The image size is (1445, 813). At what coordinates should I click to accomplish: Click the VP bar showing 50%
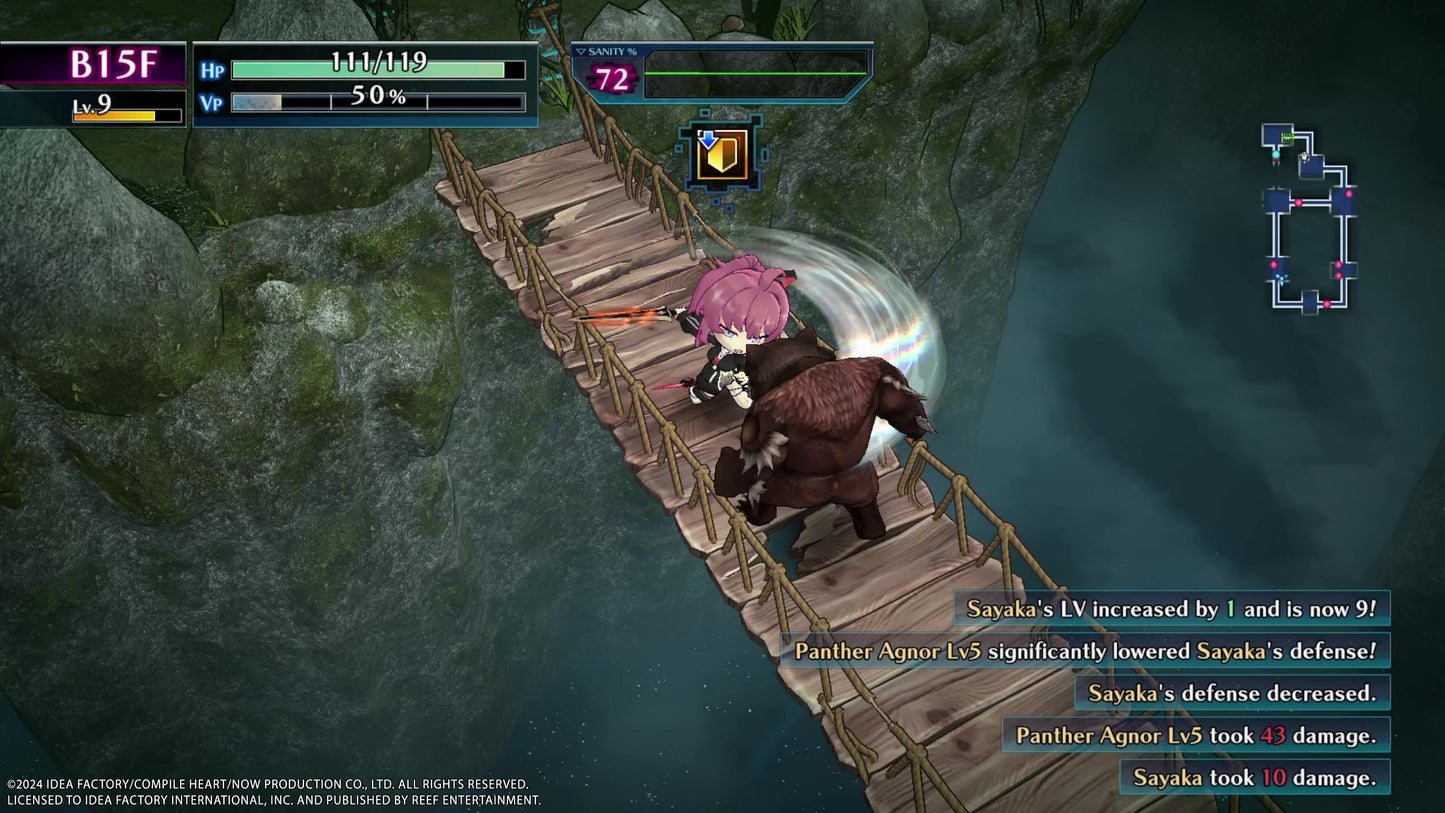pos(375,100)
